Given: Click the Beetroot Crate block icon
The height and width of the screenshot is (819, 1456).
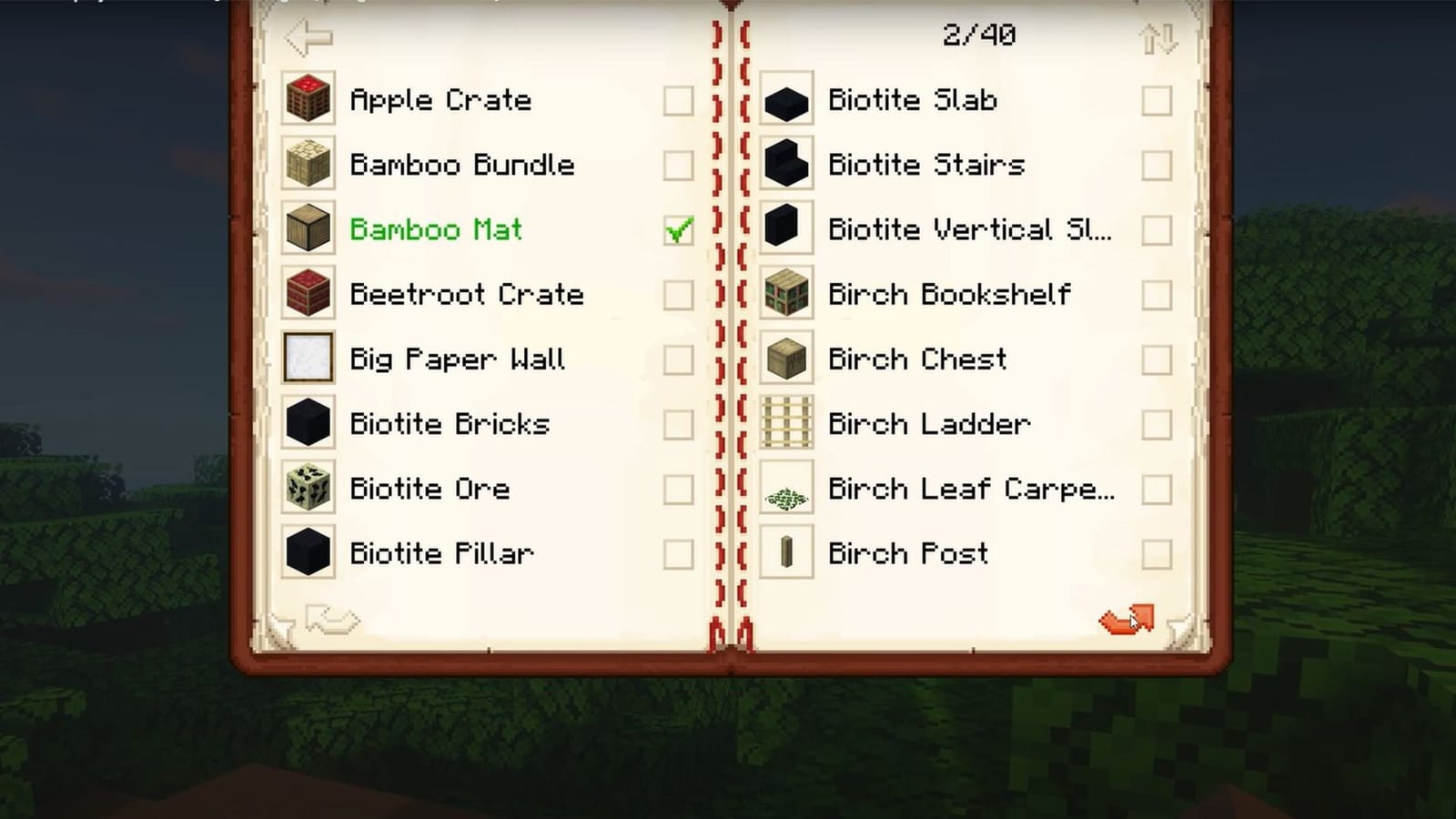Looking at the screenshot, I should coord(308,295).
